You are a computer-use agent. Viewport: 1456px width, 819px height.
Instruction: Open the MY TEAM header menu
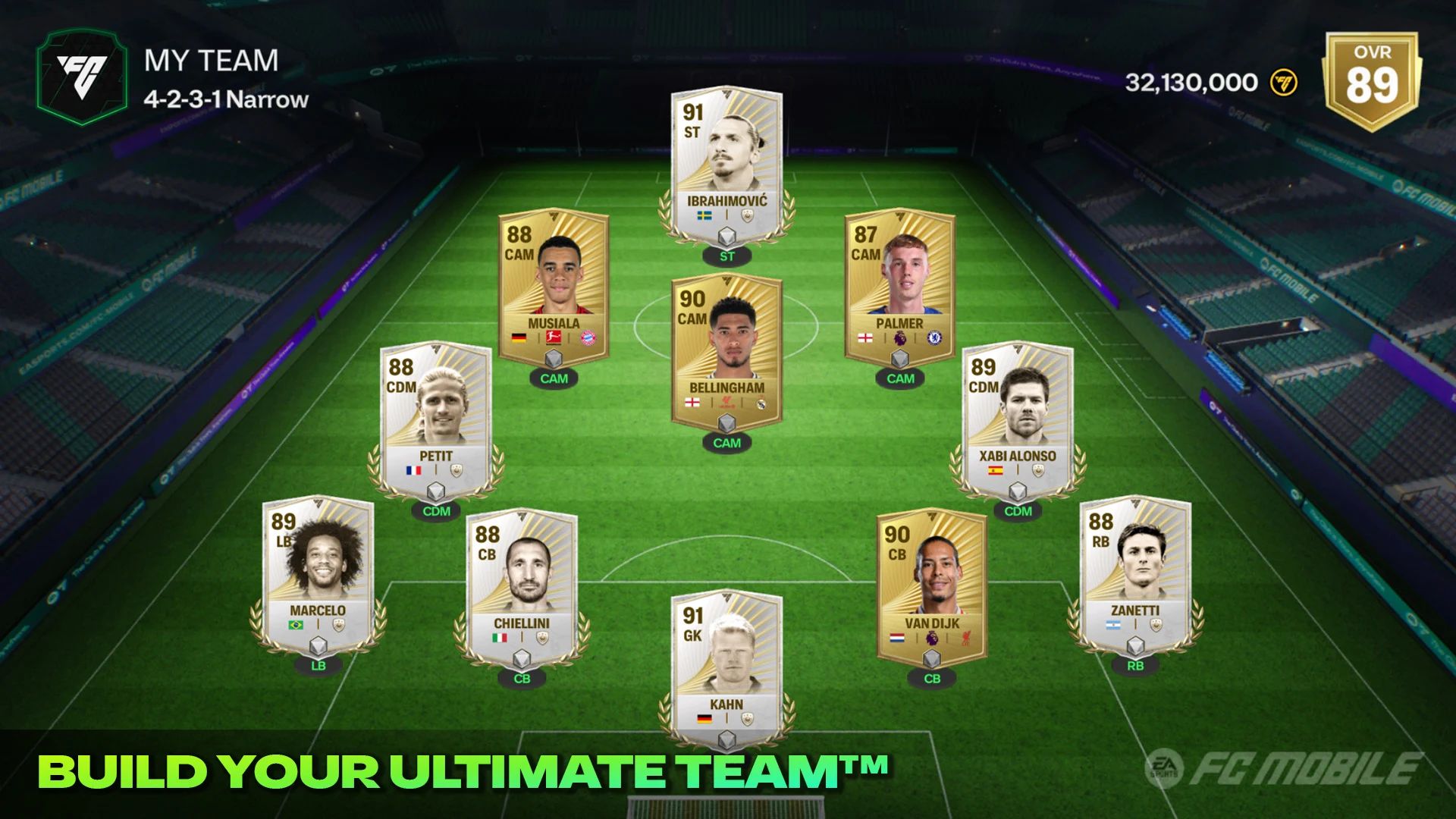point(211,61)
